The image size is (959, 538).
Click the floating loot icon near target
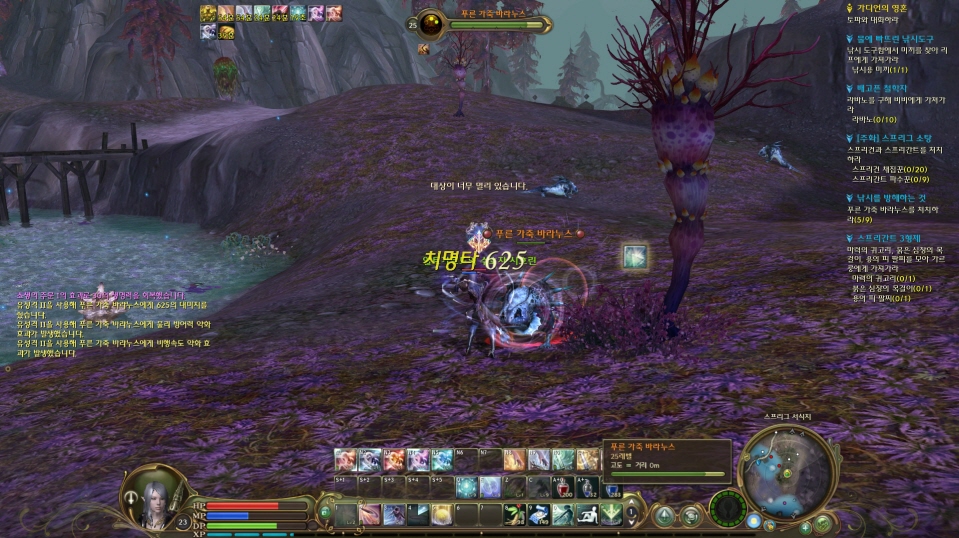[634, 257]
